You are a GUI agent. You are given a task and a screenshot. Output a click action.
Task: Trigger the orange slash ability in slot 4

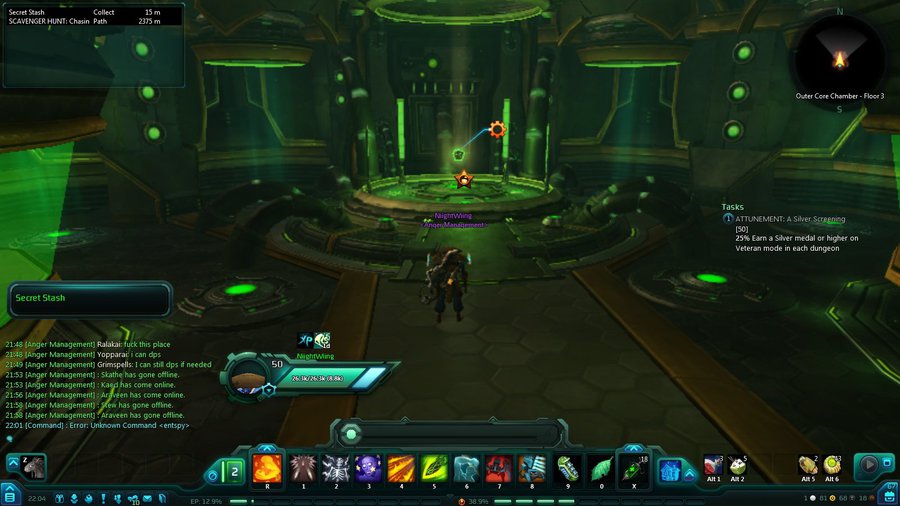(401, 467)
